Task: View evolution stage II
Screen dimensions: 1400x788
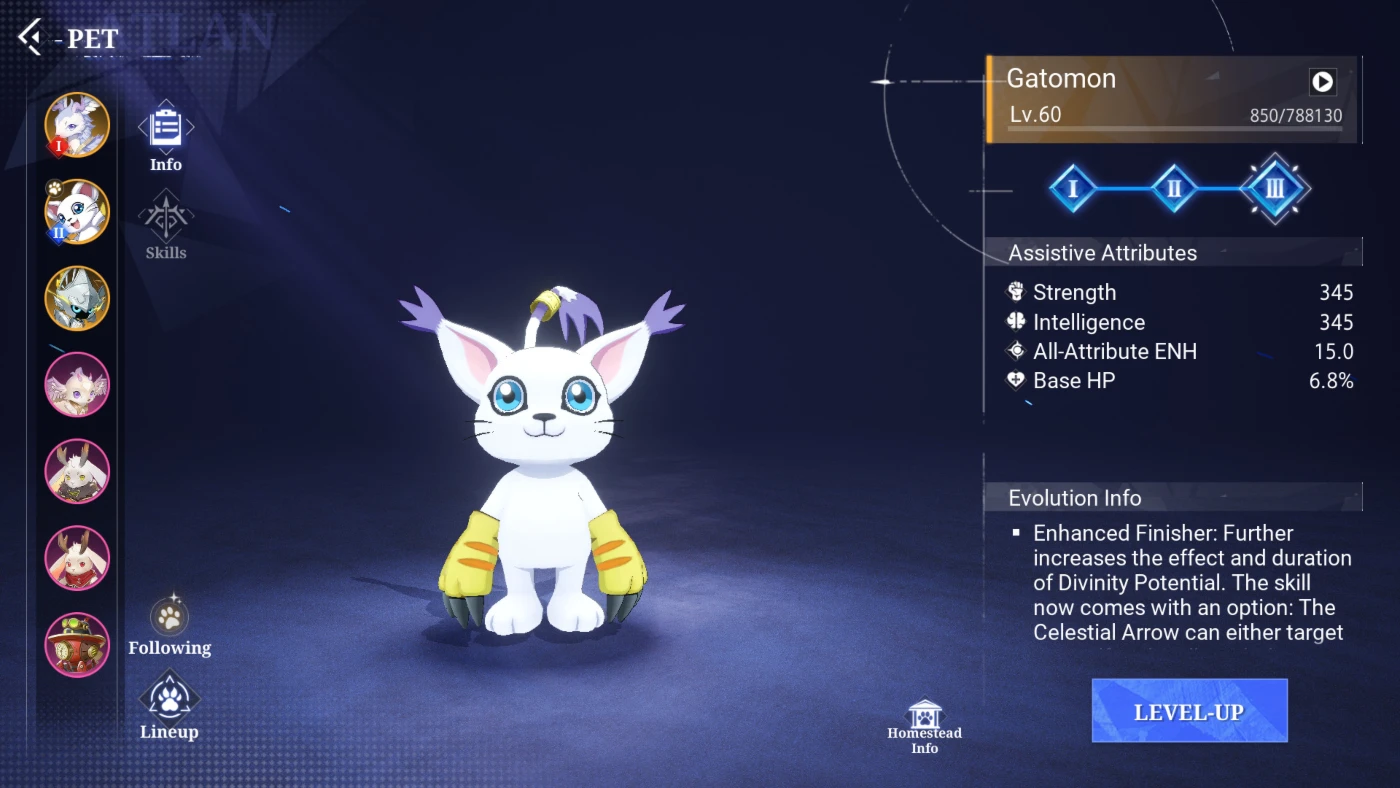Action: click(x=1174, y=188)
